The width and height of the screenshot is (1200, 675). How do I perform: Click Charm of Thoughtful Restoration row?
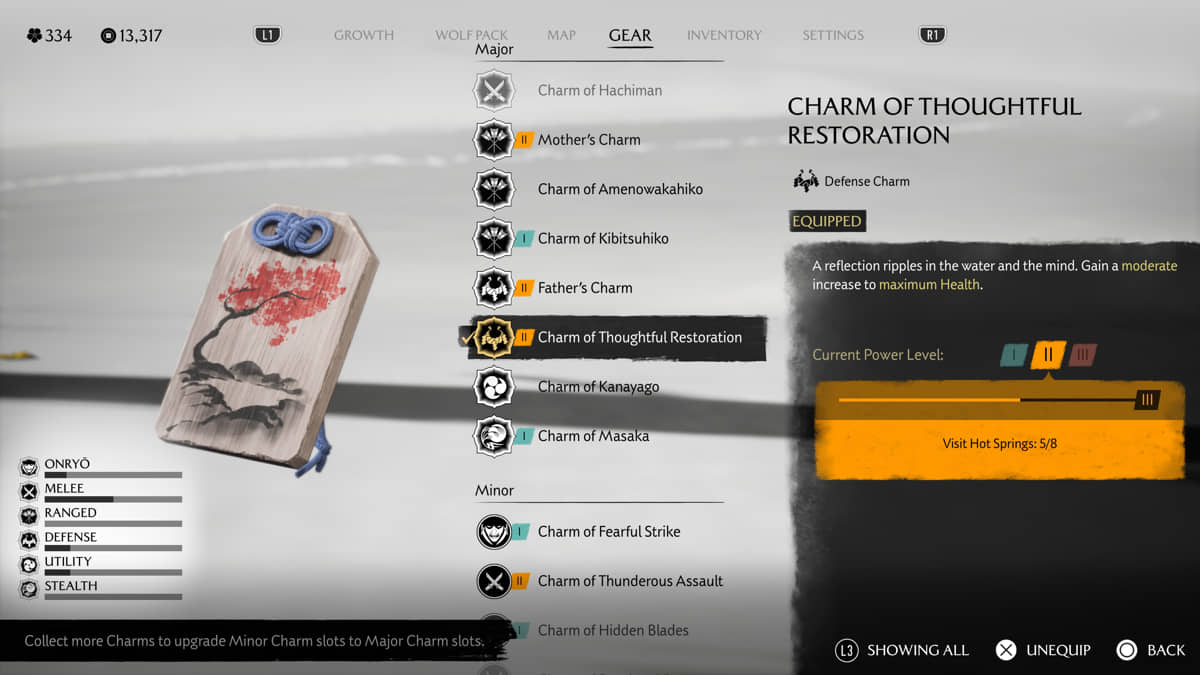(x=639, y=337)
